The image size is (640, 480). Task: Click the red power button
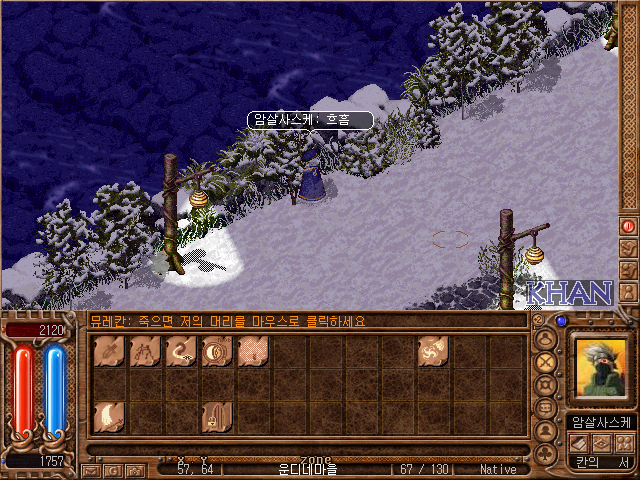tap(629, 226)
